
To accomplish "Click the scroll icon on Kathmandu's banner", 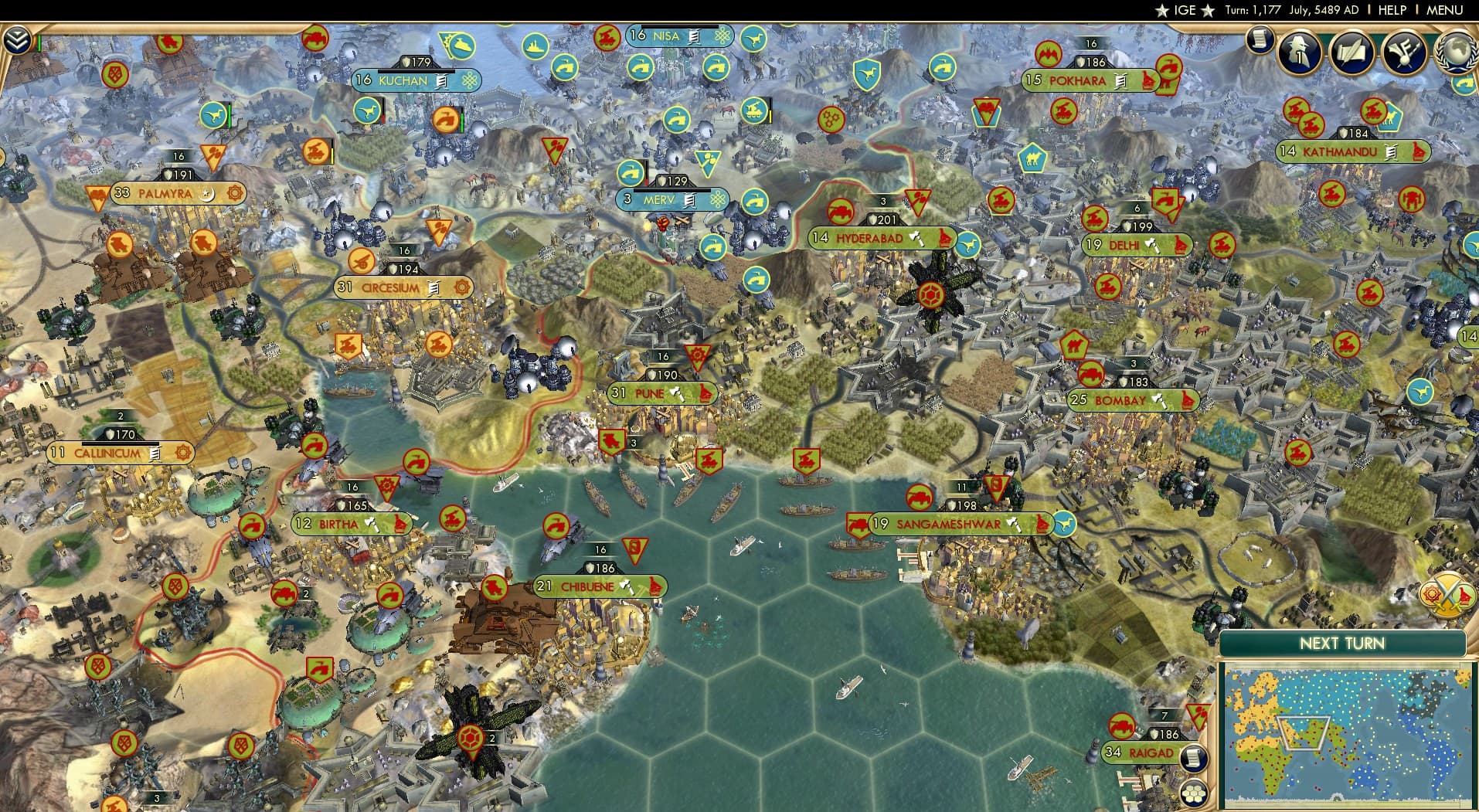I will [1389, 152].
